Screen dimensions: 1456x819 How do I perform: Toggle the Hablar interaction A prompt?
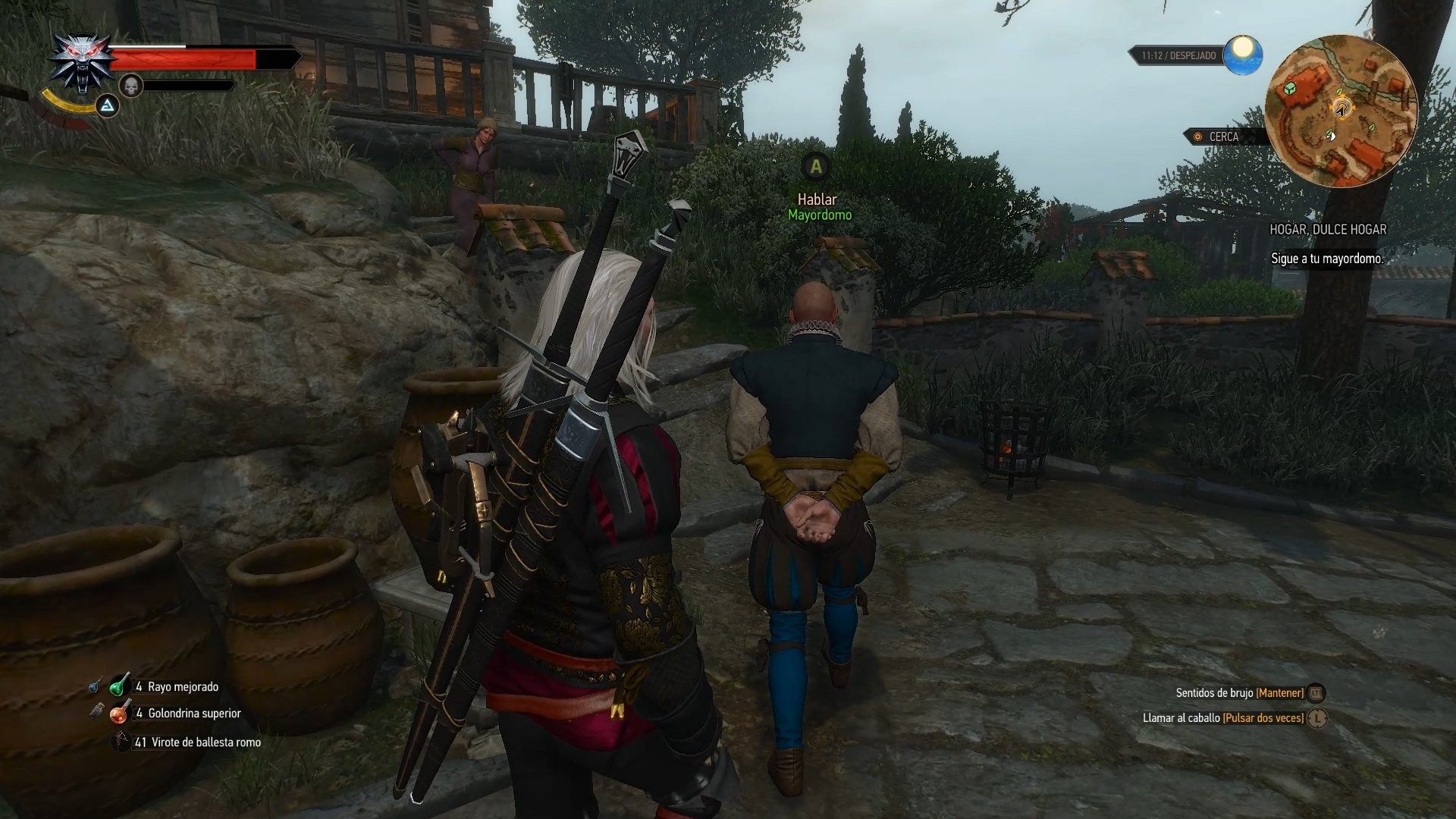click(817, 164)
